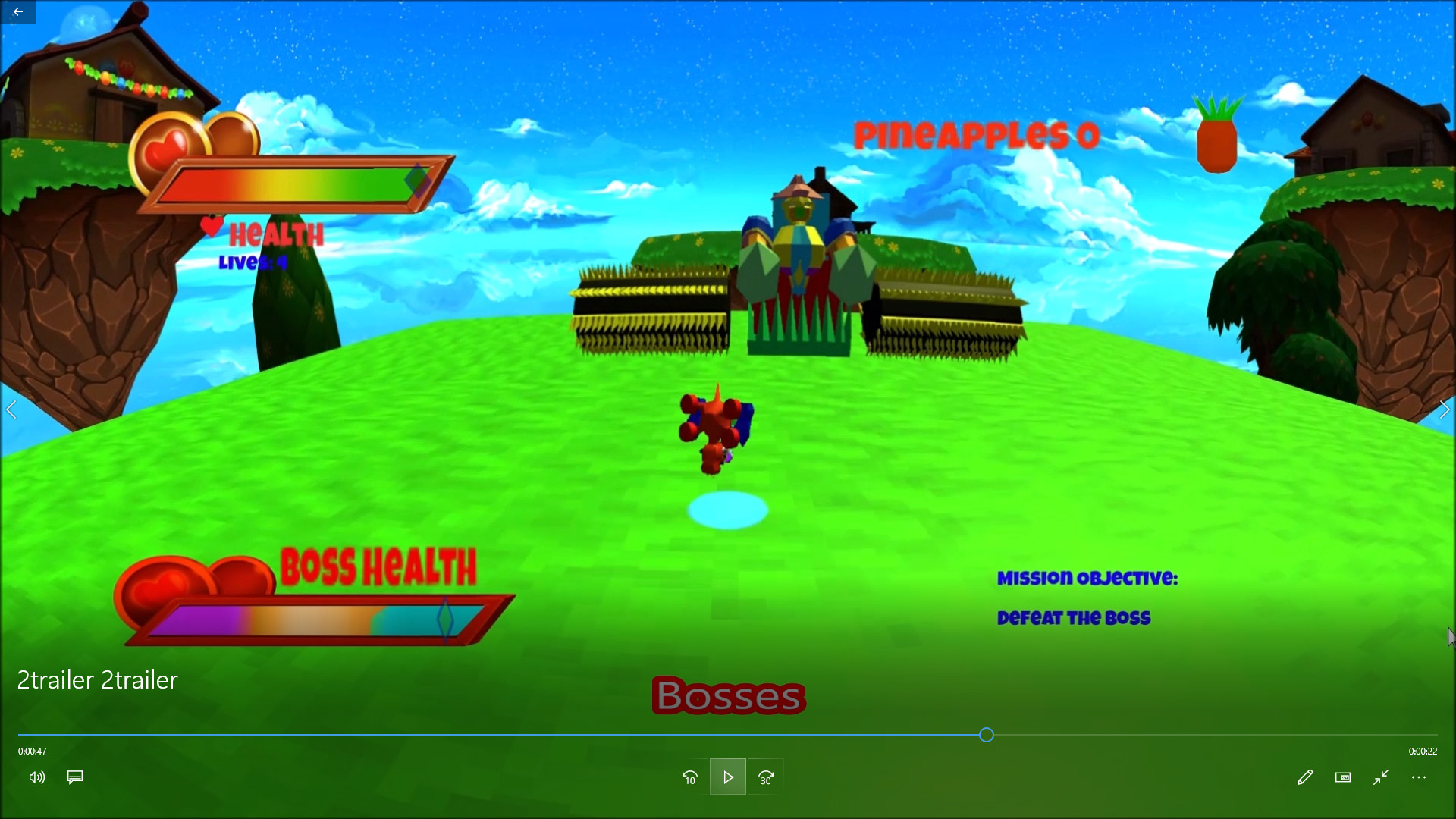Activate picture-in-picture mini view
Image resolution: width=1456 pixels, height=819 pixels.
(1343, 777)
